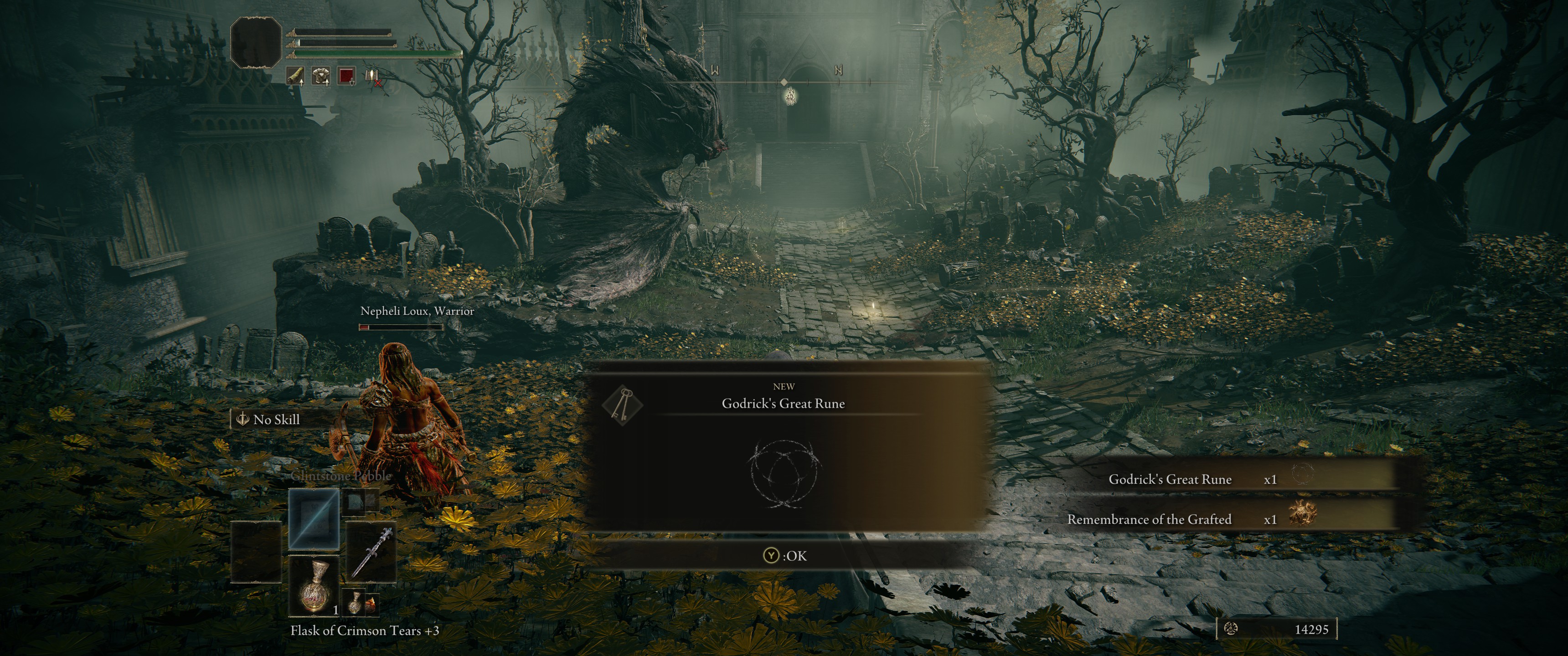Inspect the Godrick's Great Rune emblem image
Image resolution: width=1568 pixels, height=656 pixels.
pos(784,474)
